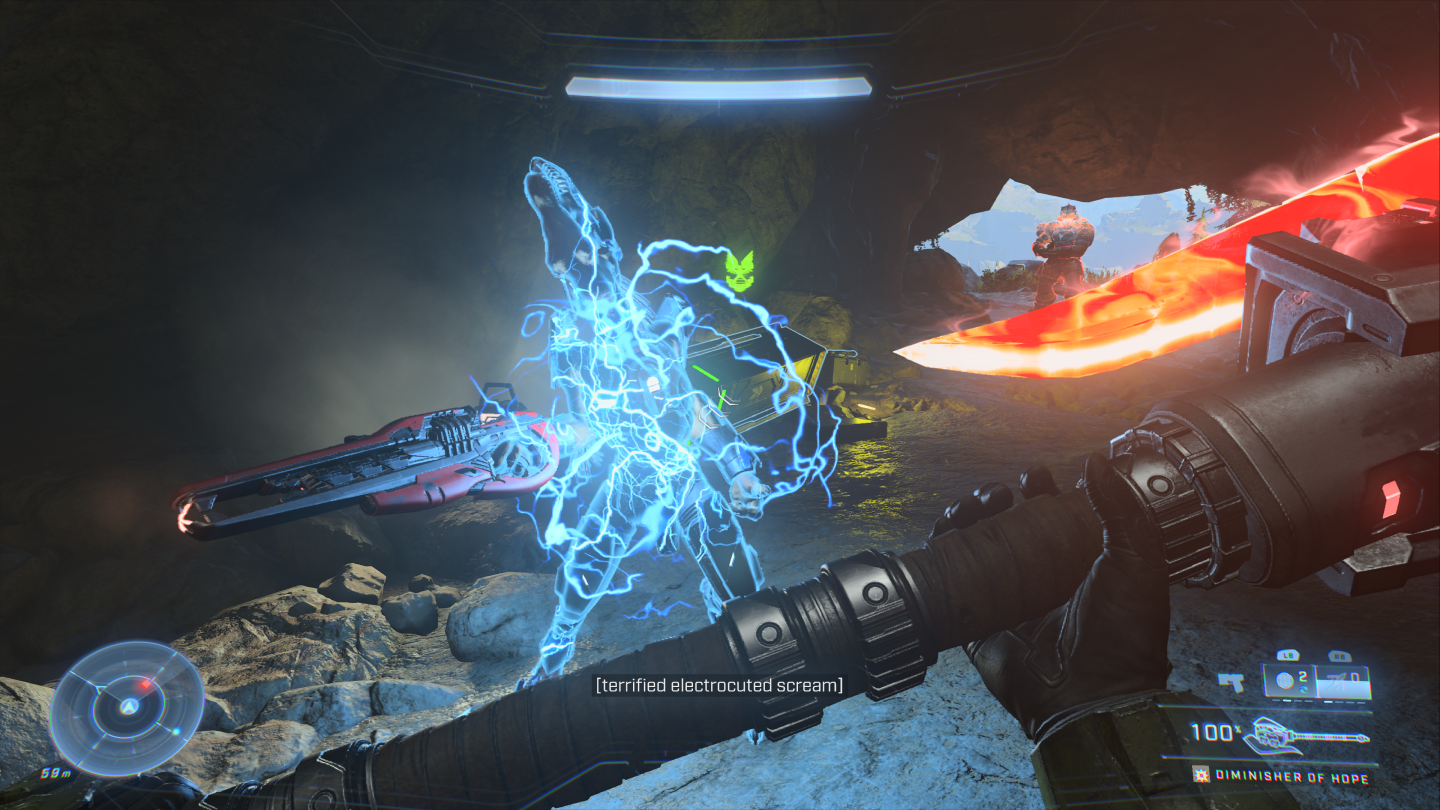Select the plasma grenade swap icon
The width and height of the screenshot is (1440, 810).
pyautogui.click(x=1304, y=690)
